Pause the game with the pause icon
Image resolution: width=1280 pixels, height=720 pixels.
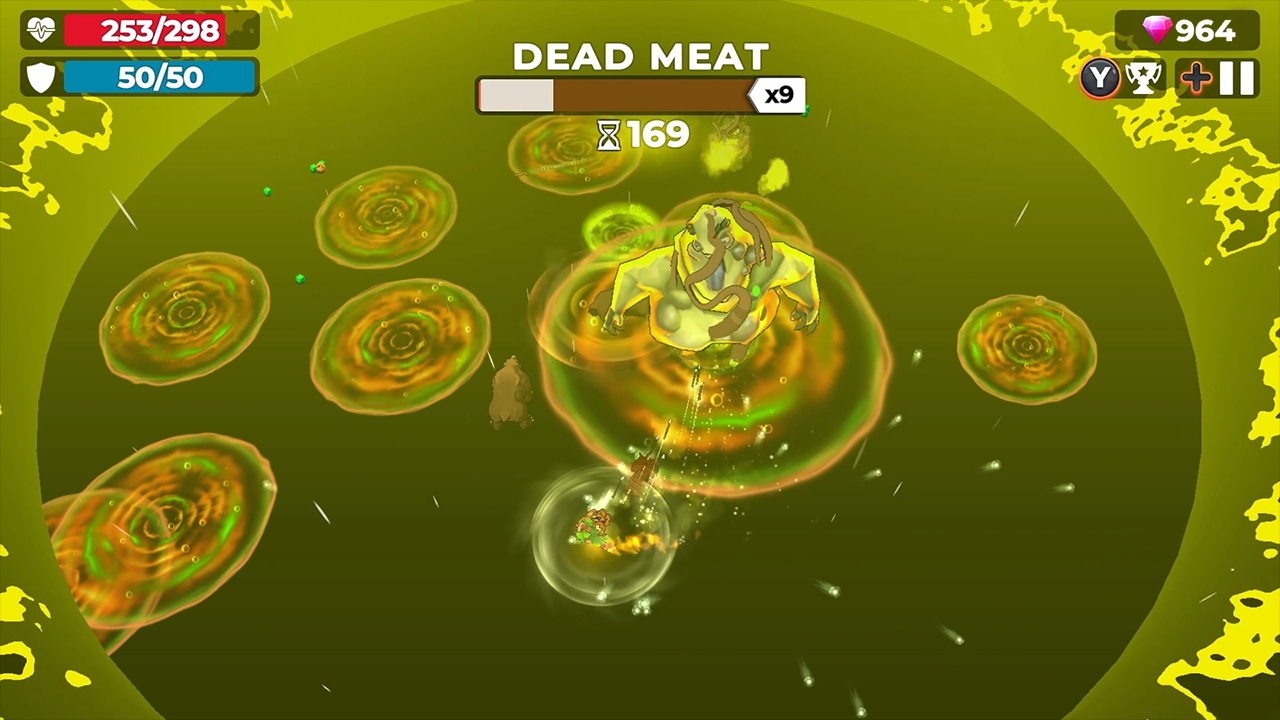tap(1236, 77)
